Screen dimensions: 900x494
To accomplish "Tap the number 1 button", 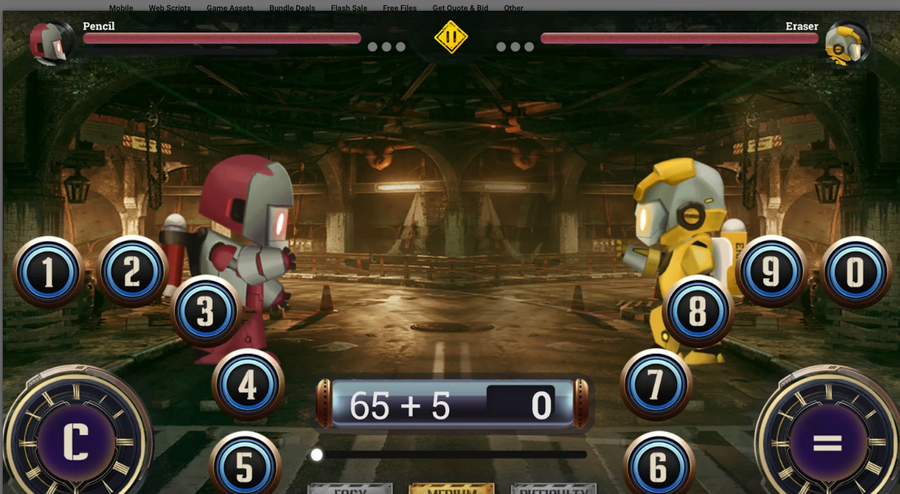I will tap(47, 271).
